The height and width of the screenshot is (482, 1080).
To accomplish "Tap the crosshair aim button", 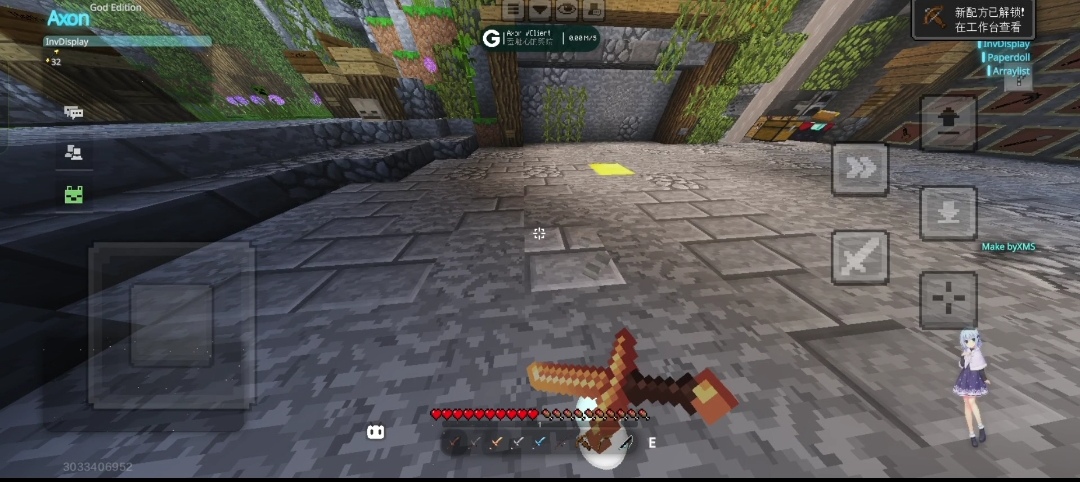I will coord(948,299).
